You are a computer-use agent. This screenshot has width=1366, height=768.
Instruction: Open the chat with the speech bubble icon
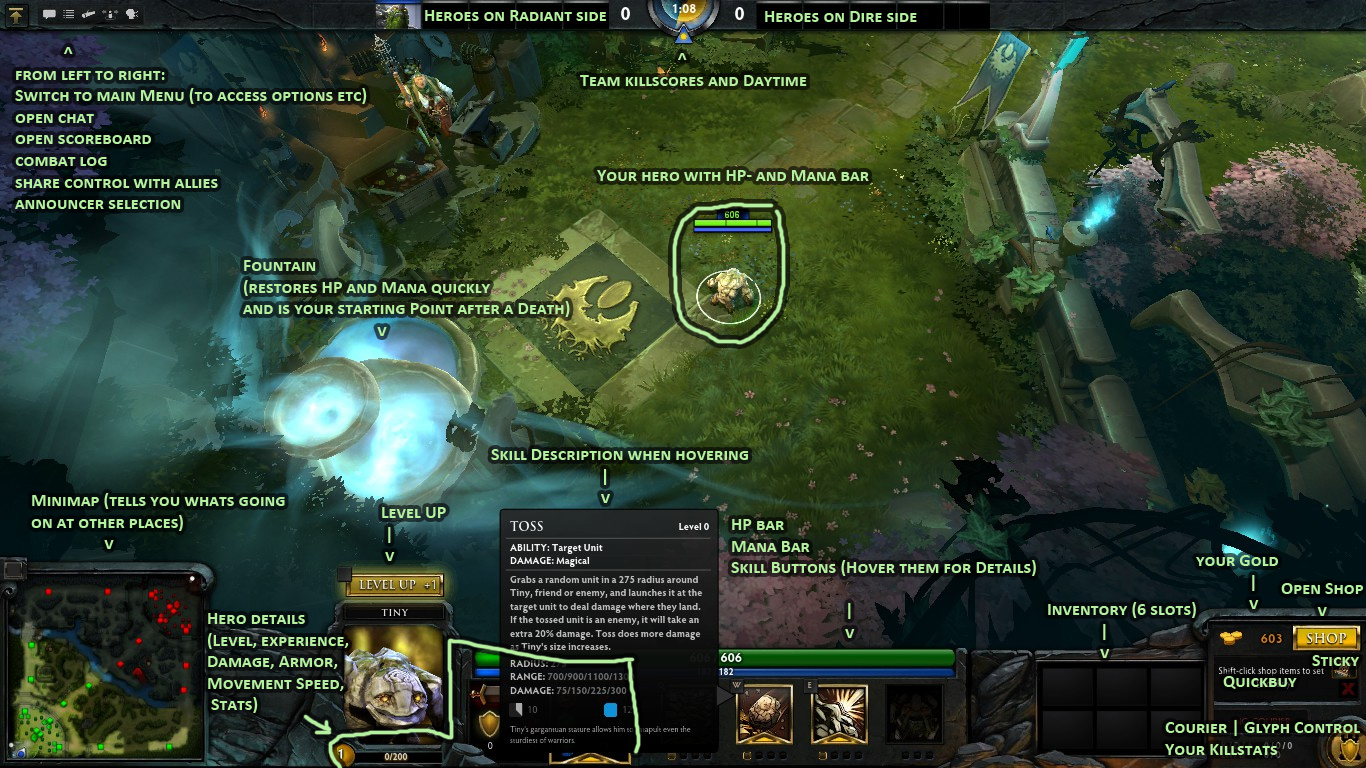click(x=49, y=13)
